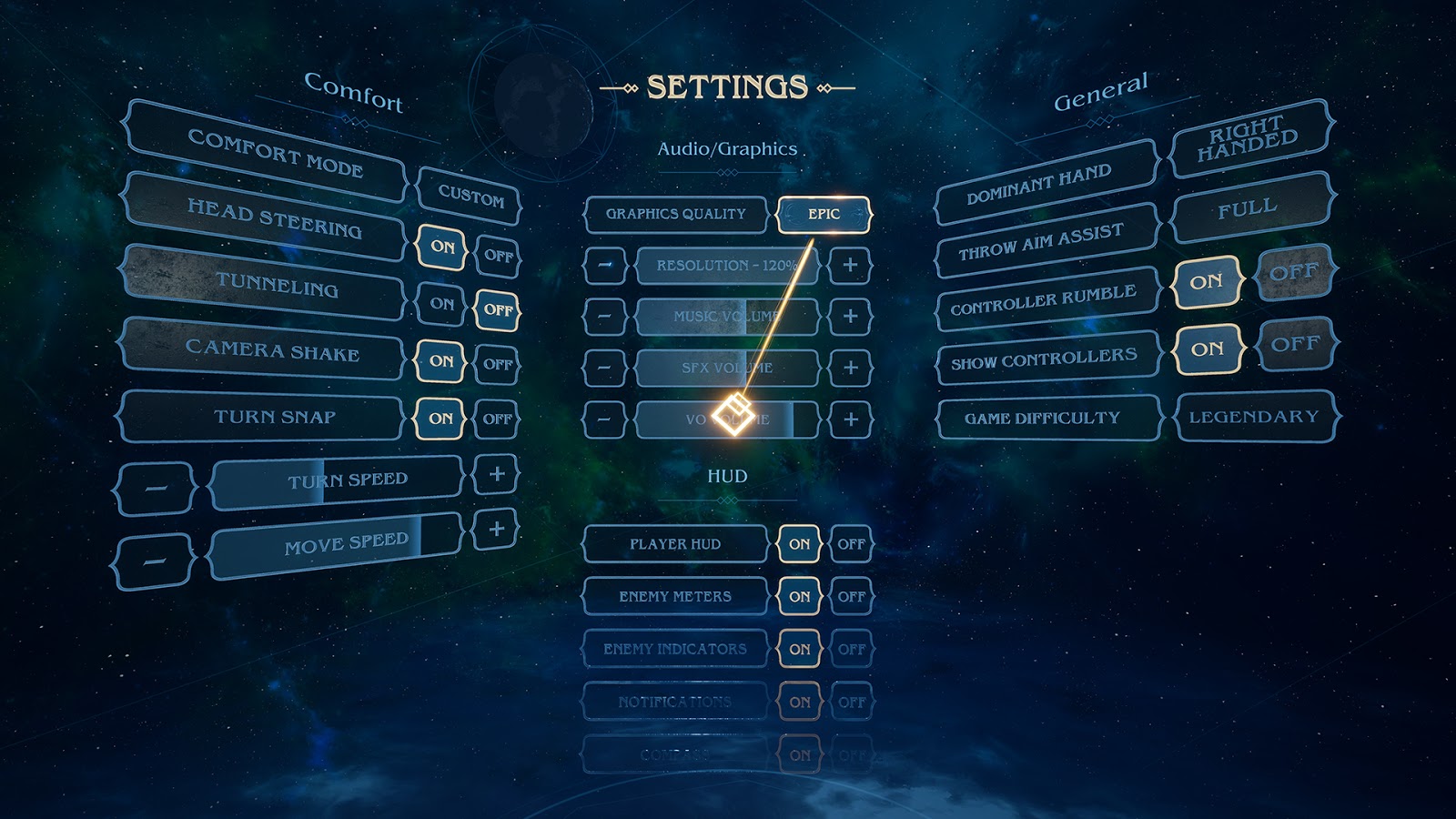This screenshot has height=819, width=1456.
Task: Decrease the Music Volume
Action: (x=604, y=318)
